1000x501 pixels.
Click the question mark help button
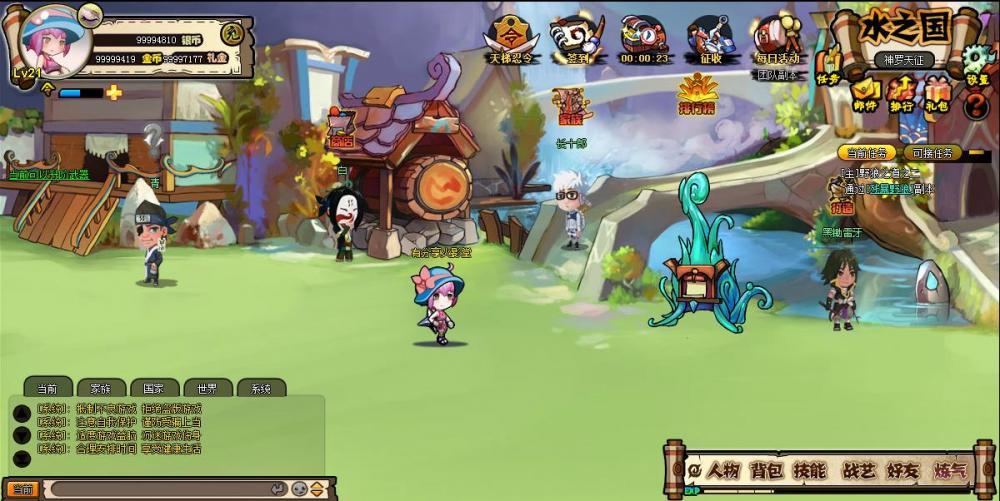pos(975,104)
